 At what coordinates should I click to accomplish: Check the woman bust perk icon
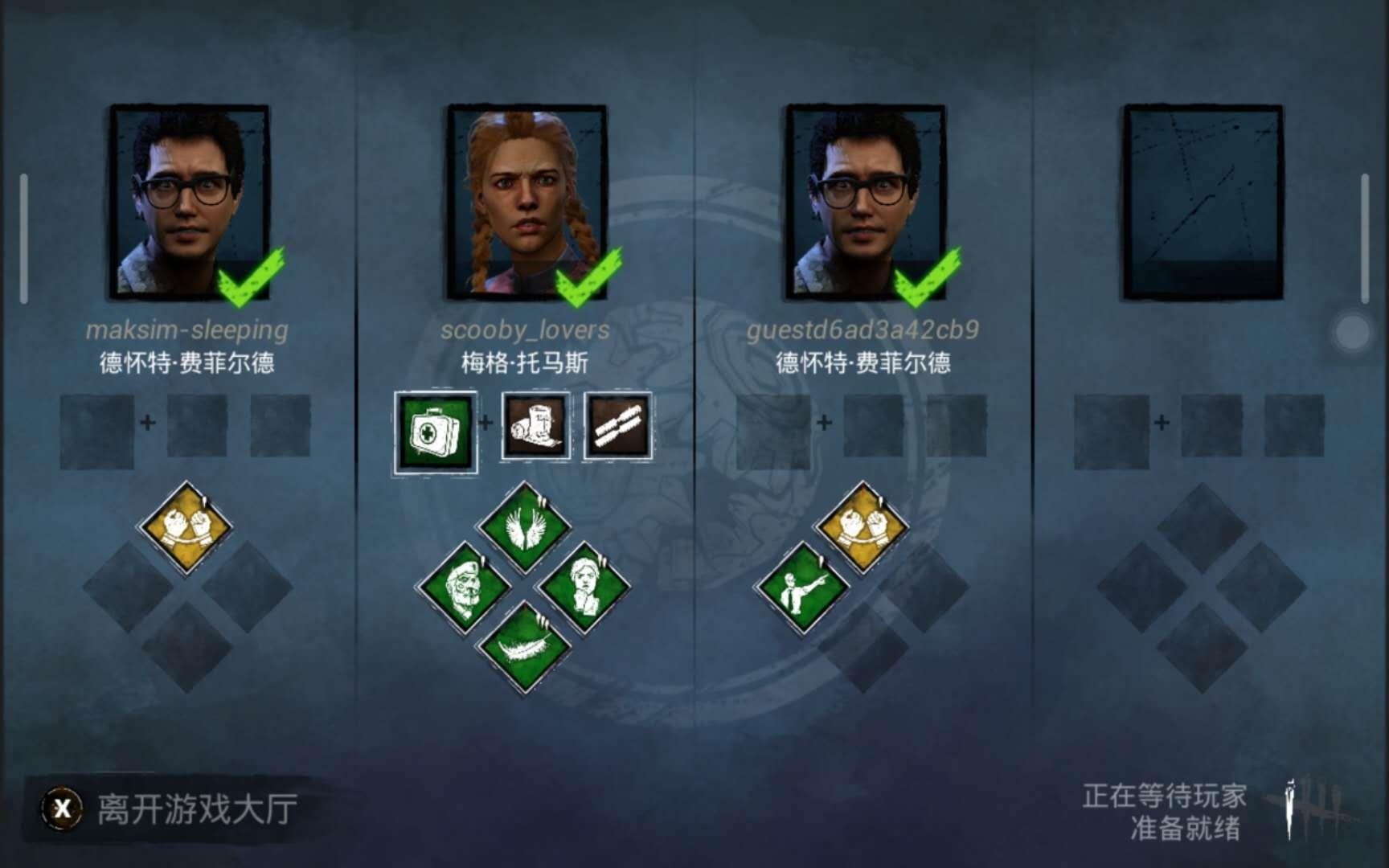[584, 588]
